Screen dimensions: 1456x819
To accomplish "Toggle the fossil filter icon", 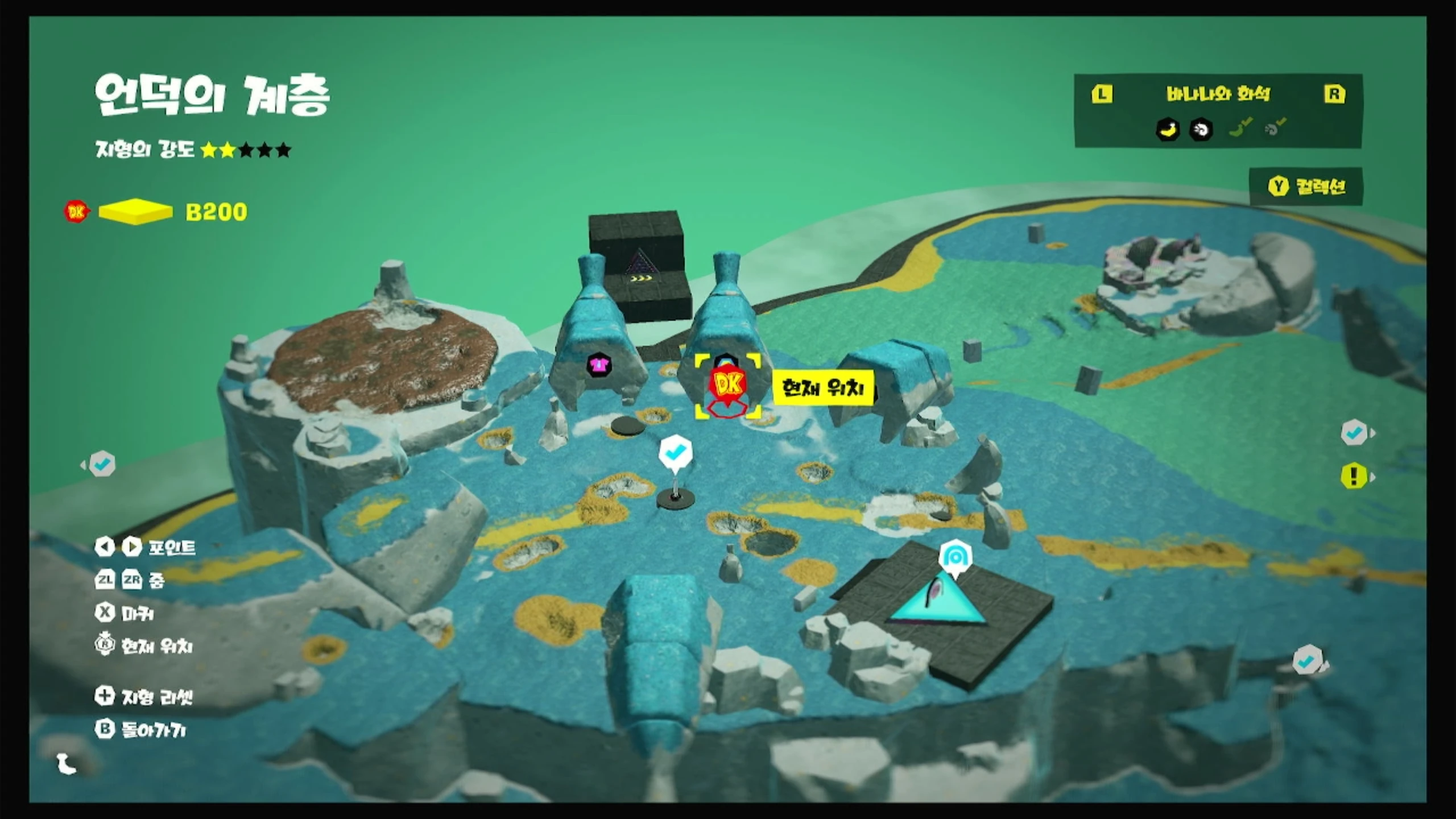I will pyautogui.click(x=1201, y=130).
